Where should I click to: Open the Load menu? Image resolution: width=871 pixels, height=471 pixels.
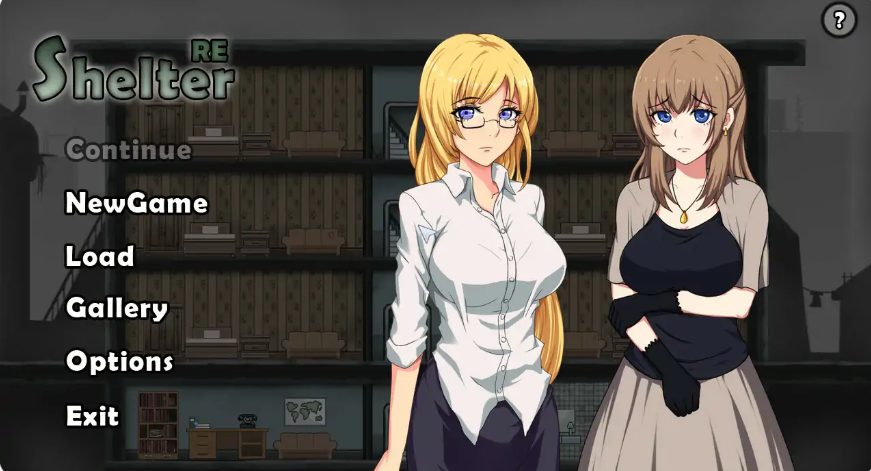(100, 257)
